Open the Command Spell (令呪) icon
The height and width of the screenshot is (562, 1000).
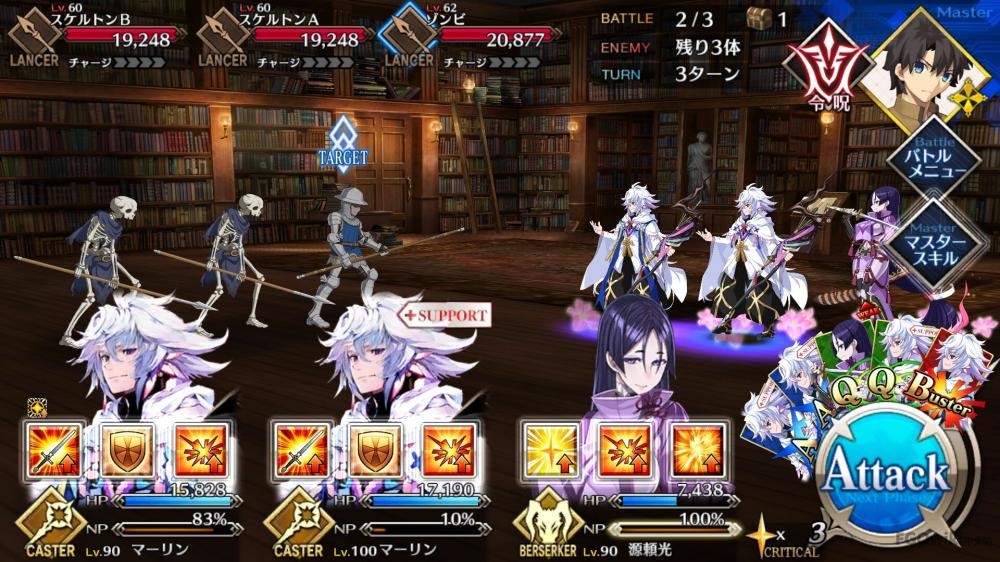click(827, 72)
